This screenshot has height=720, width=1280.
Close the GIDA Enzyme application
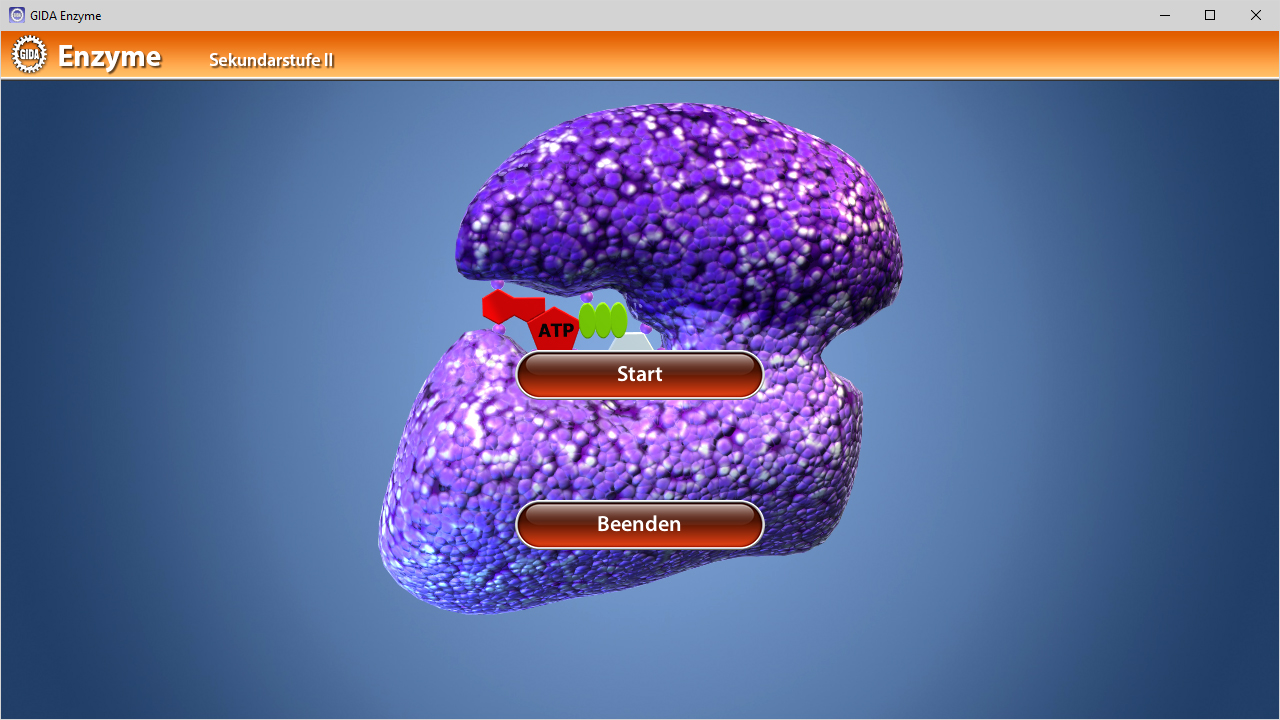coord(1255,15)
